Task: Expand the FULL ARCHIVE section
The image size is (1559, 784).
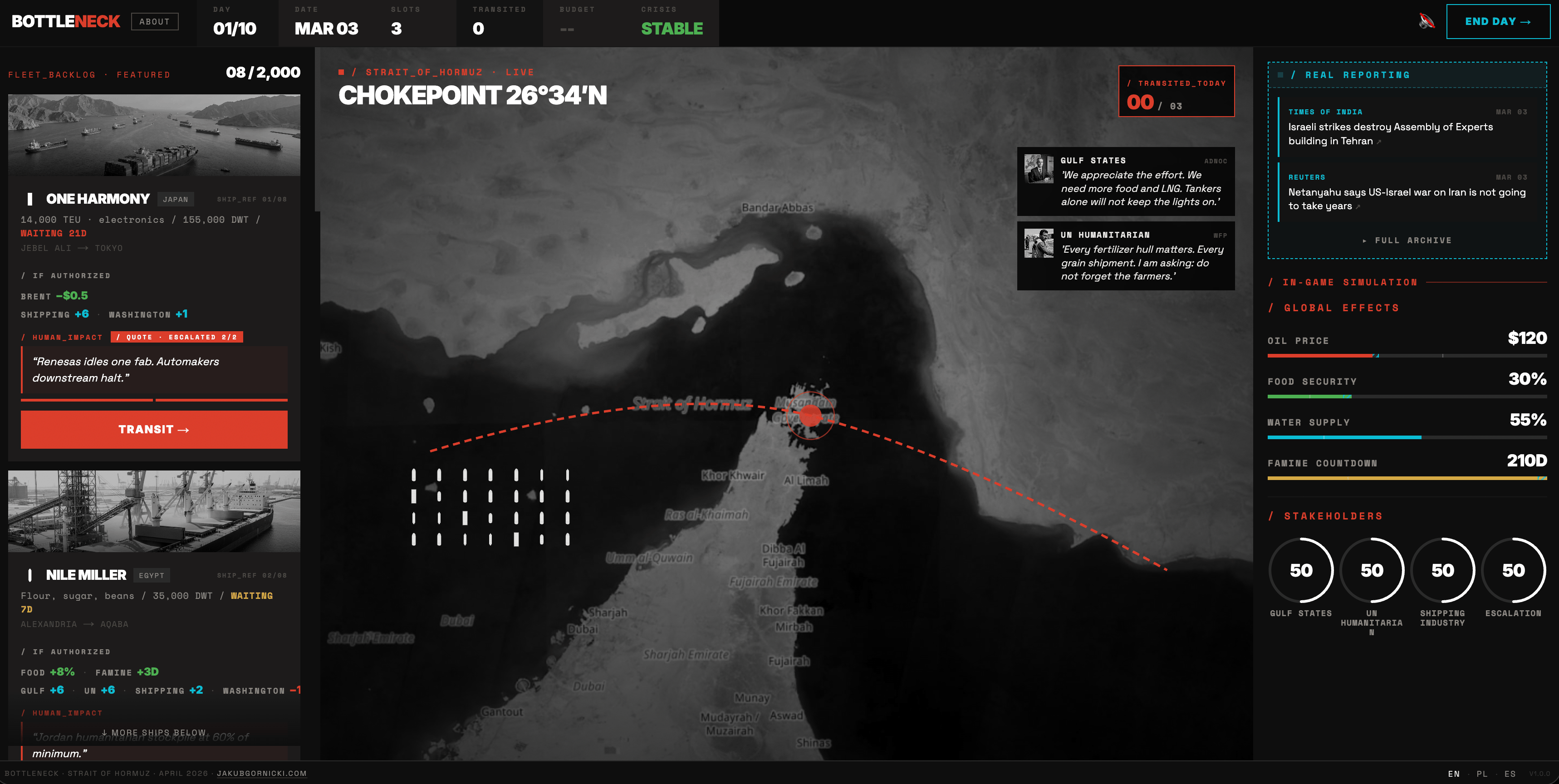Action: (1405, 240)
